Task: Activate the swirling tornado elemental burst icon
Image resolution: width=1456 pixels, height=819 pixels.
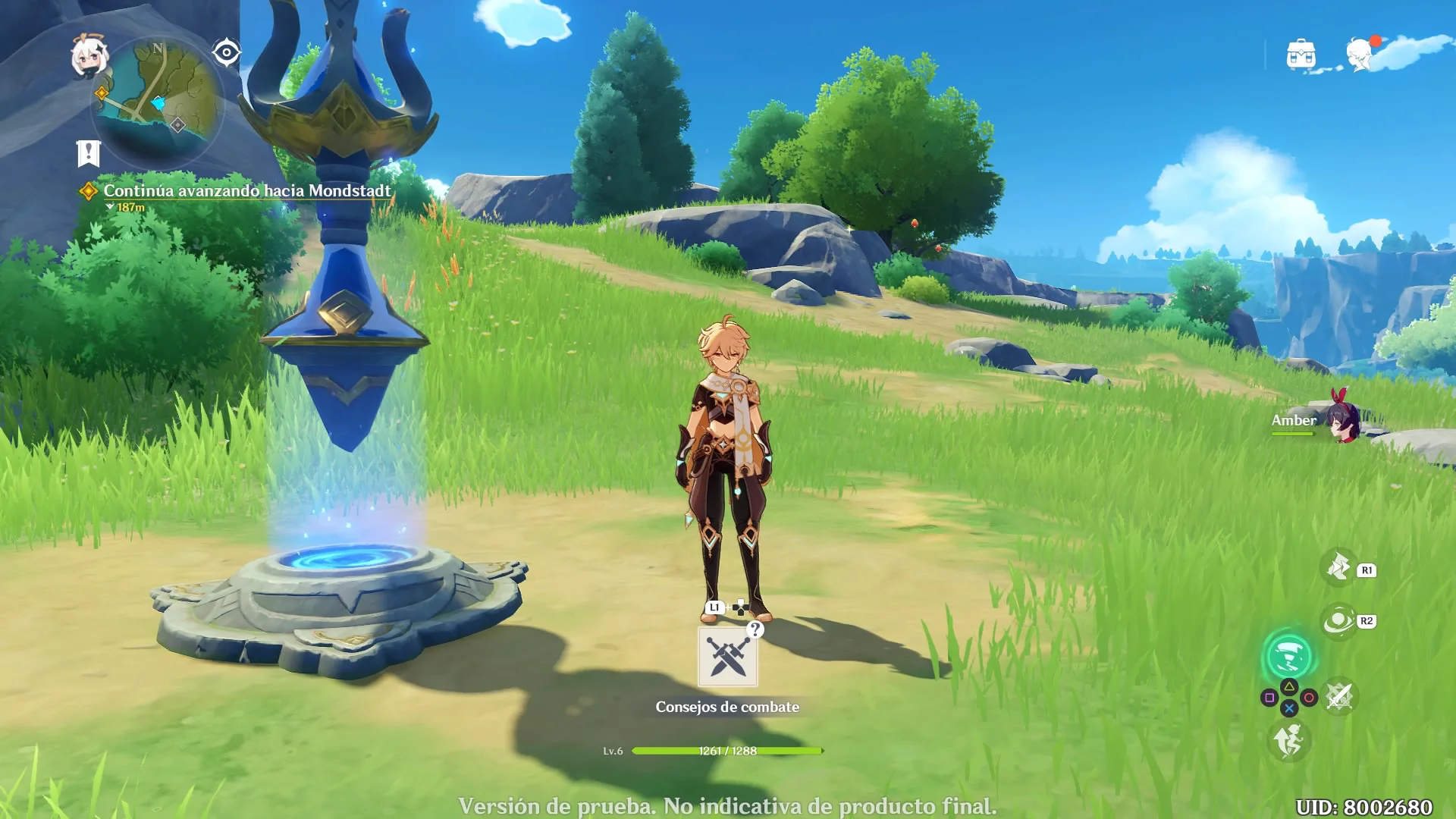Action: (1339, 622)
